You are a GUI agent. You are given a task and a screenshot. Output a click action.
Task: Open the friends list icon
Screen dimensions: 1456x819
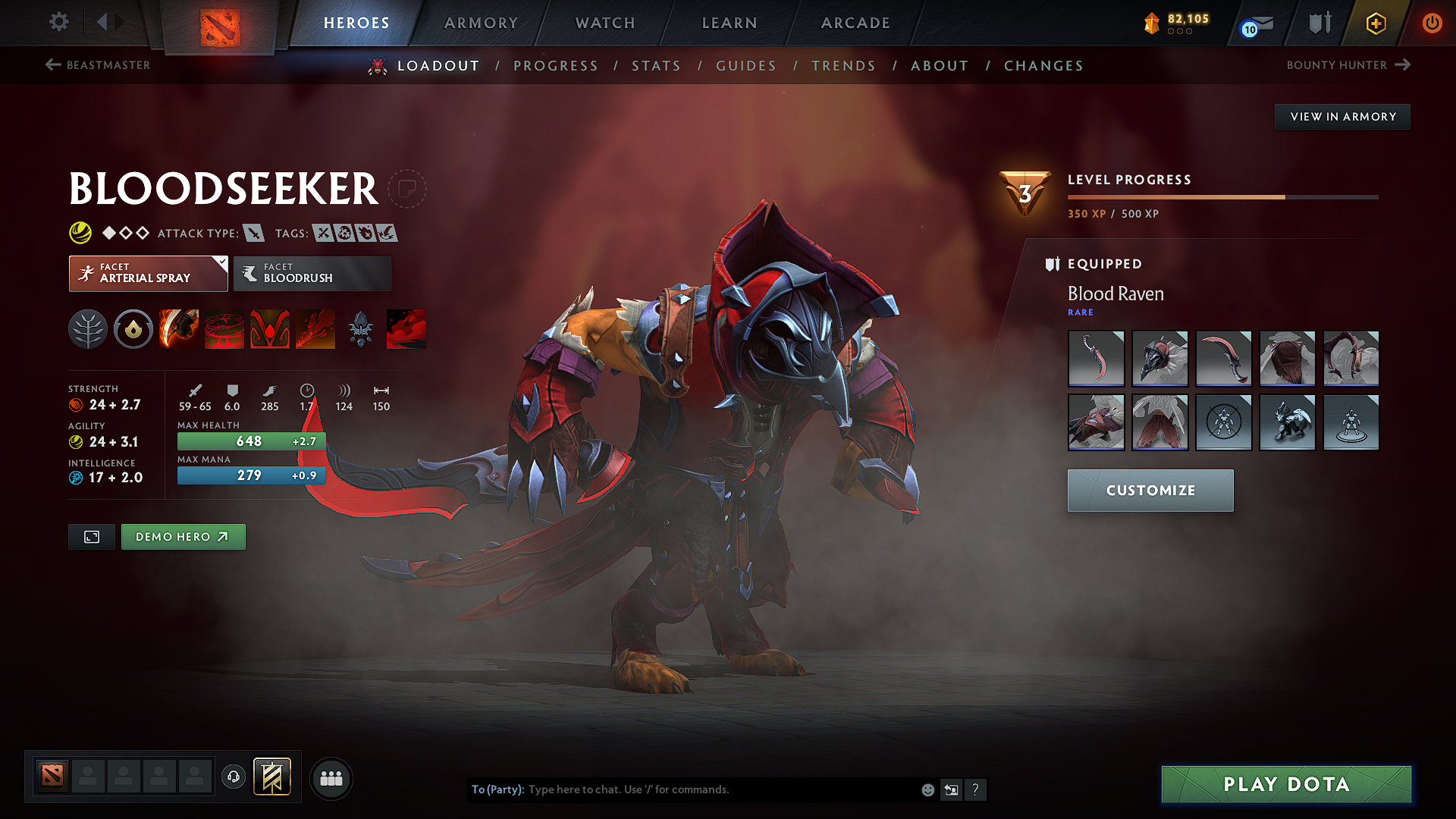331,778
